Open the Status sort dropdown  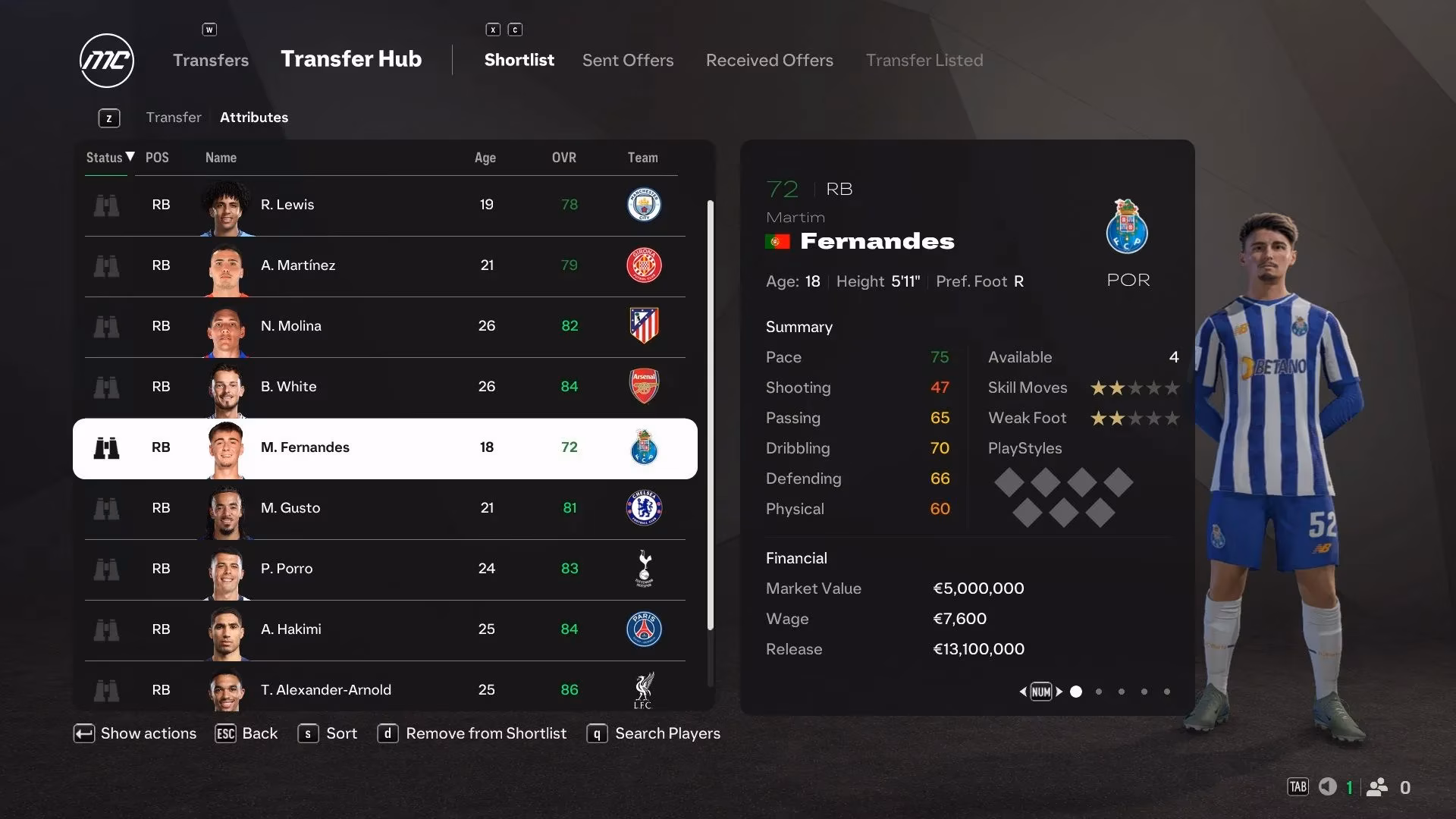pyautogui.click(x=106, y=158)
